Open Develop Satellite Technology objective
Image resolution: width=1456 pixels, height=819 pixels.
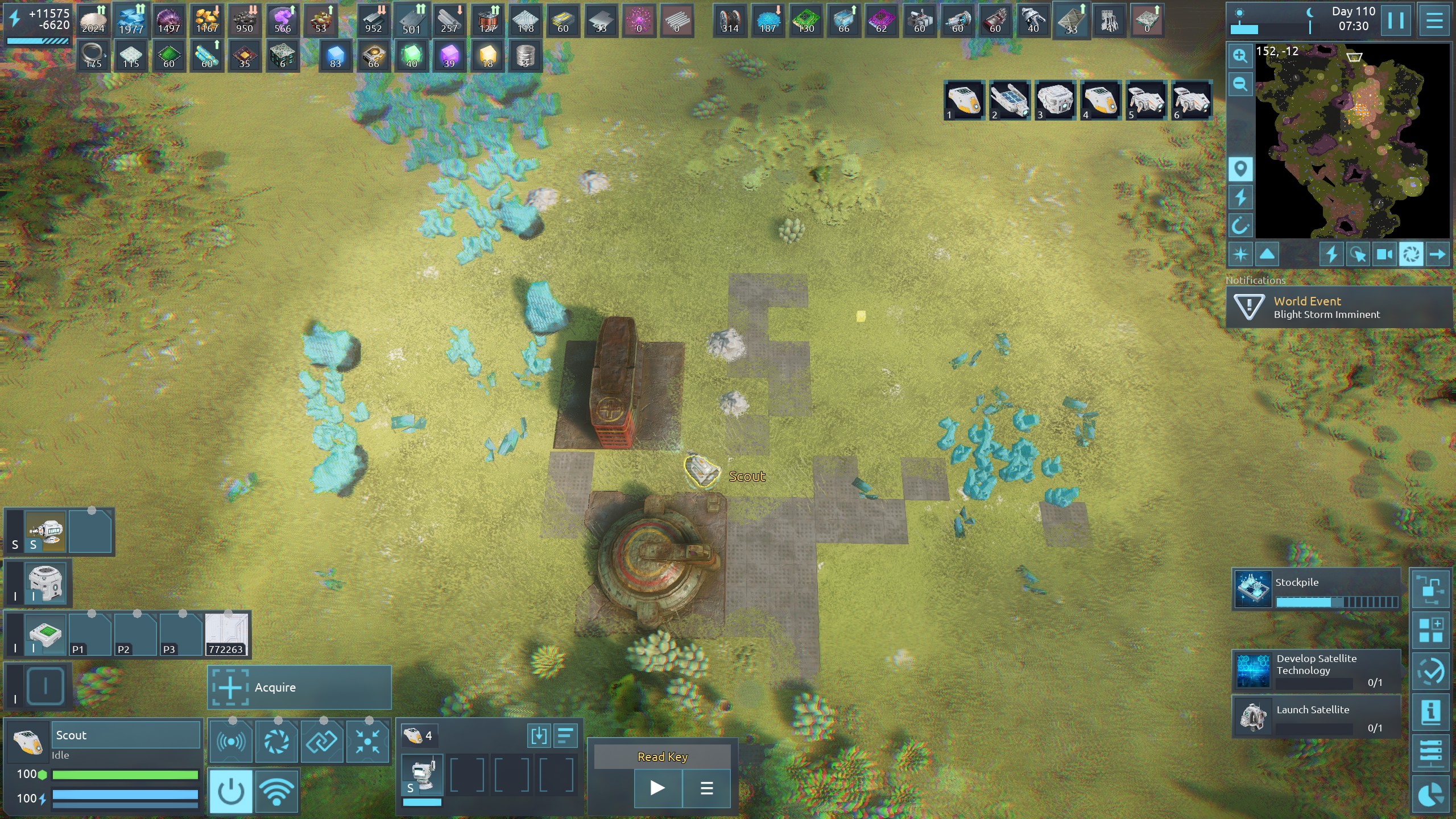click(x=1316, y=670)
